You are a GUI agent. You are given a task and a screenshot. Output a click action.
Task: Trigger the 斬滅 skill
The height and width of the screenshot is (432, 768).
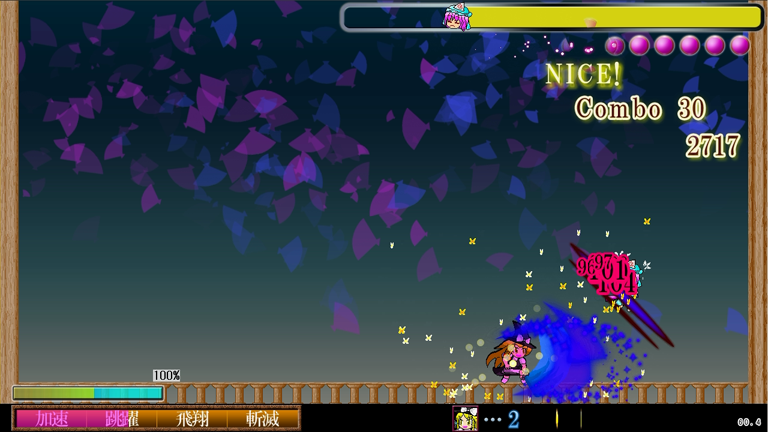coord(262,419)
